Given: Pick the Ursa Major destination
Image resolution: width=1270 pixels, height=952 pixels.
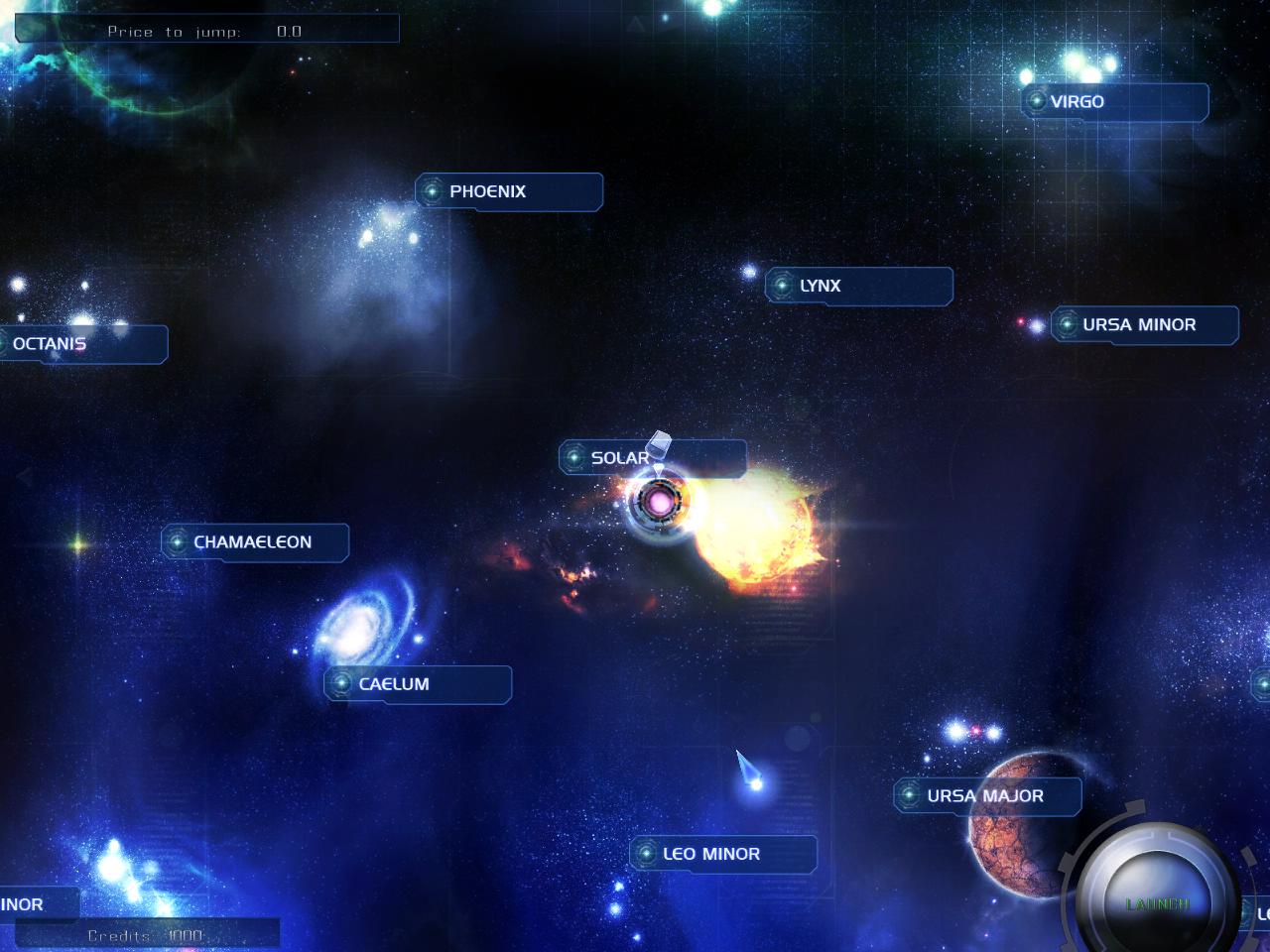Looking at the screenshot, I should click(x=986, y=795).
